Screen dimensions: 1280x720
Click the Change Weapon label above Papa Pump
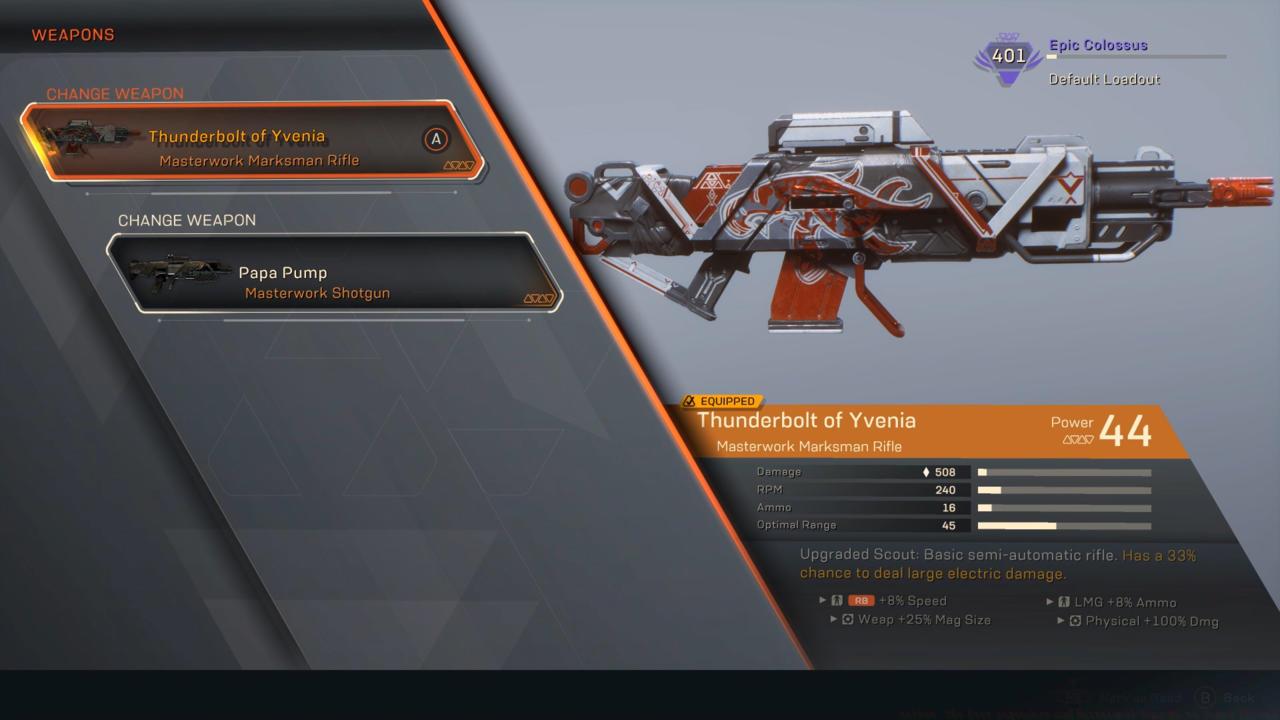(x=185, y=220)
